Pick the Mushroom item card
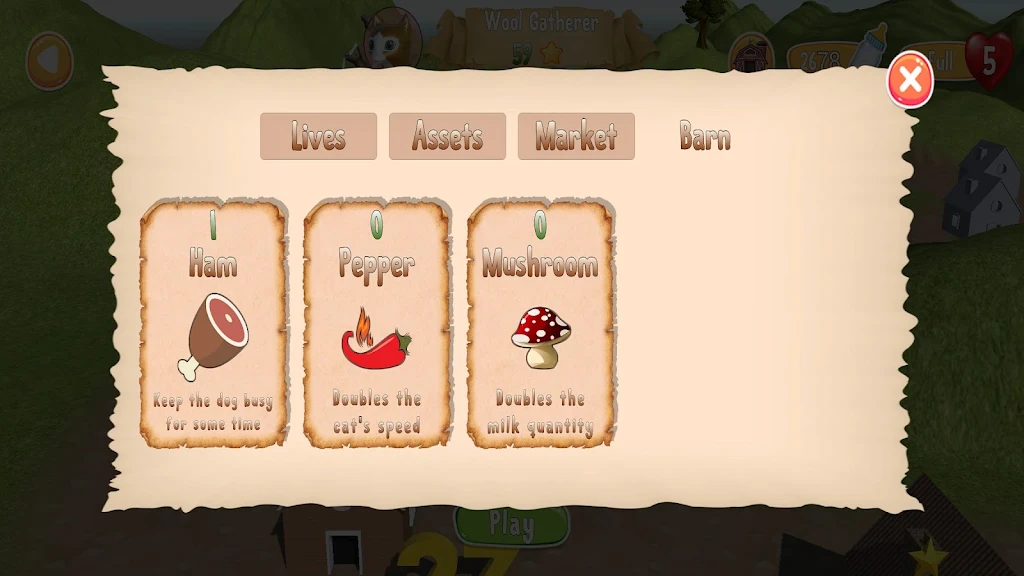 tap(541, 322)
